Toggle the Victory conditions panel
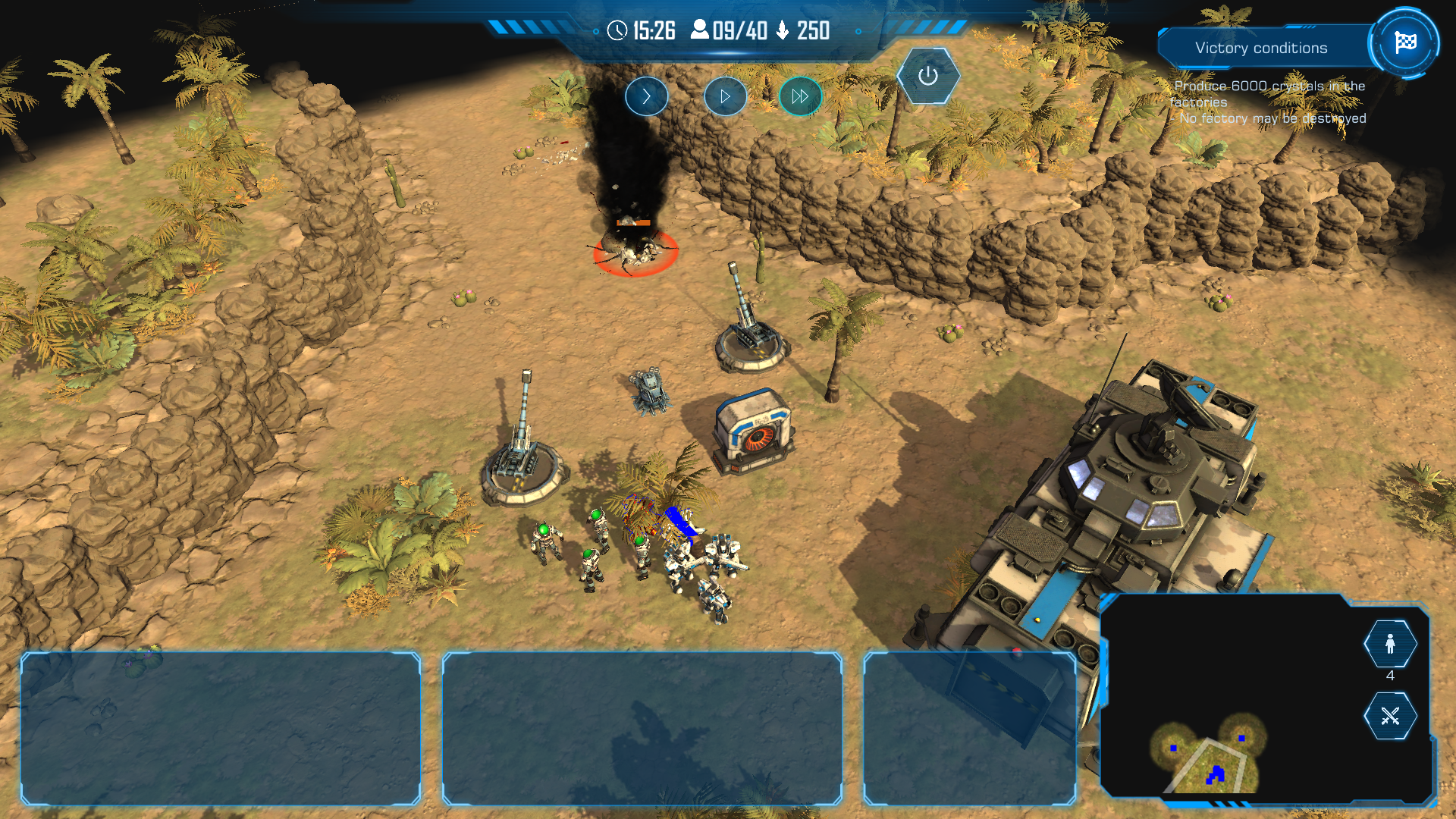The height and width of the screenshot is (819, 1456). pos(1260,48)
